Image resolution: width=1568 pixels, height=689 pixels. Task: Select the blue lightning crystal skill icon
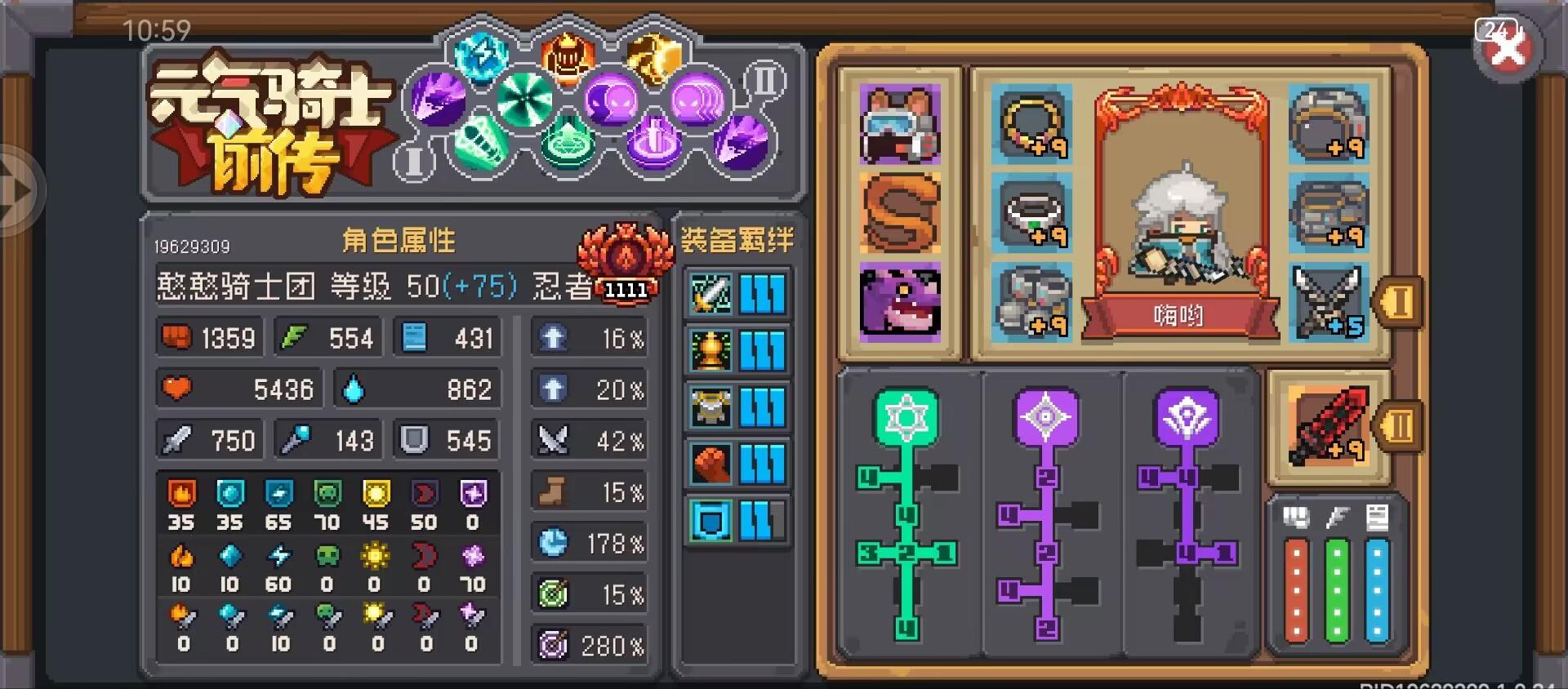tap(482, 56)
